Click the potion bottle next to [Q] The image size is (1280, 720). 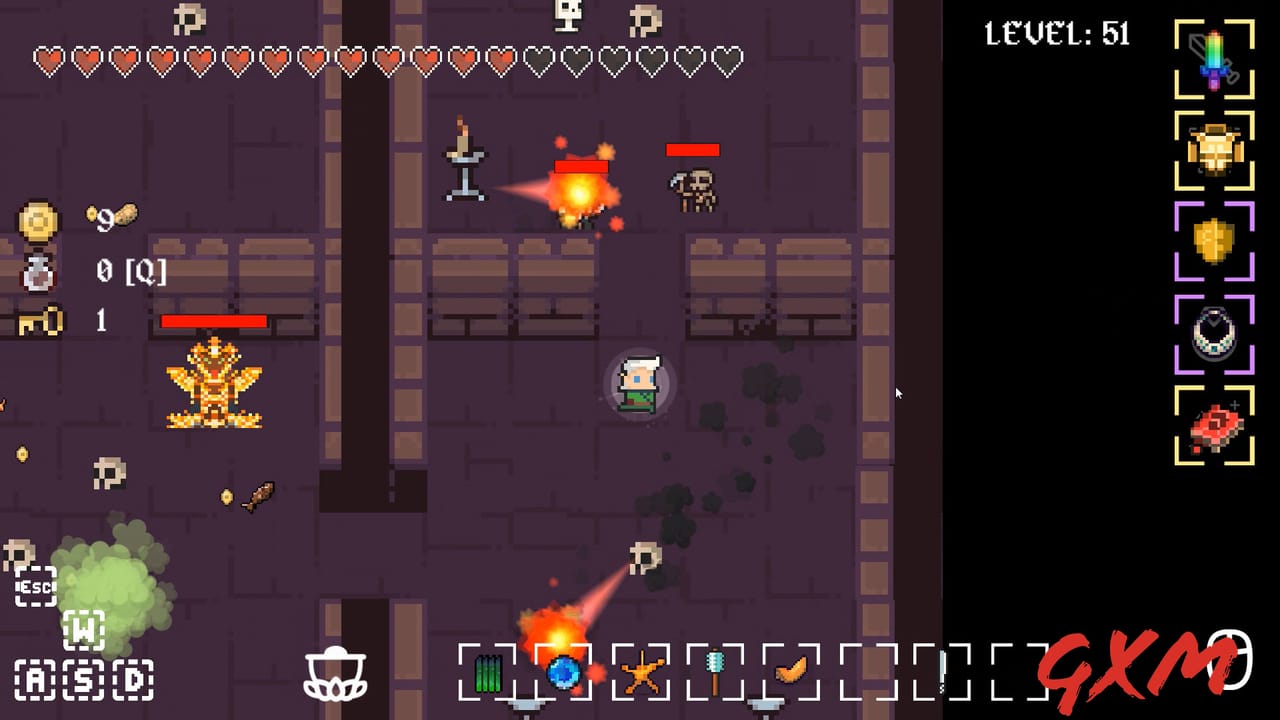click(x=37, y=272)
